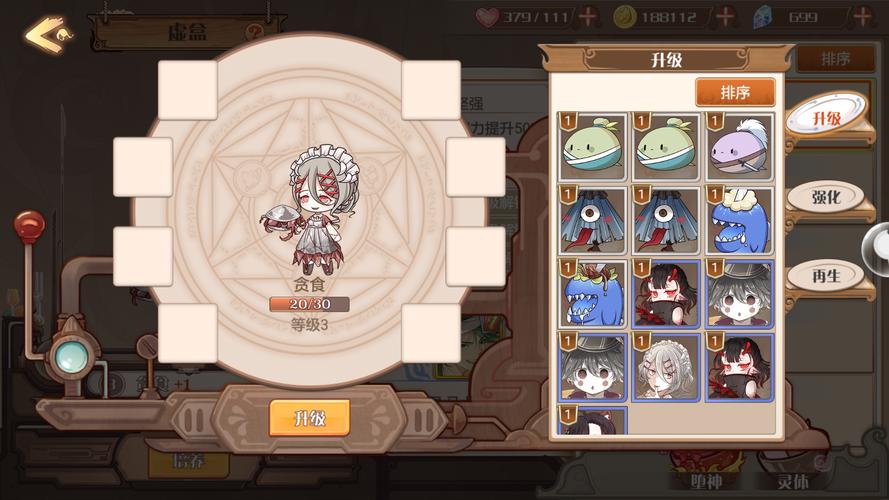The height and width of the screenshot is (500, 889).
Task: Switch to the 升级 side tab
Action: (x=826, y=119)
